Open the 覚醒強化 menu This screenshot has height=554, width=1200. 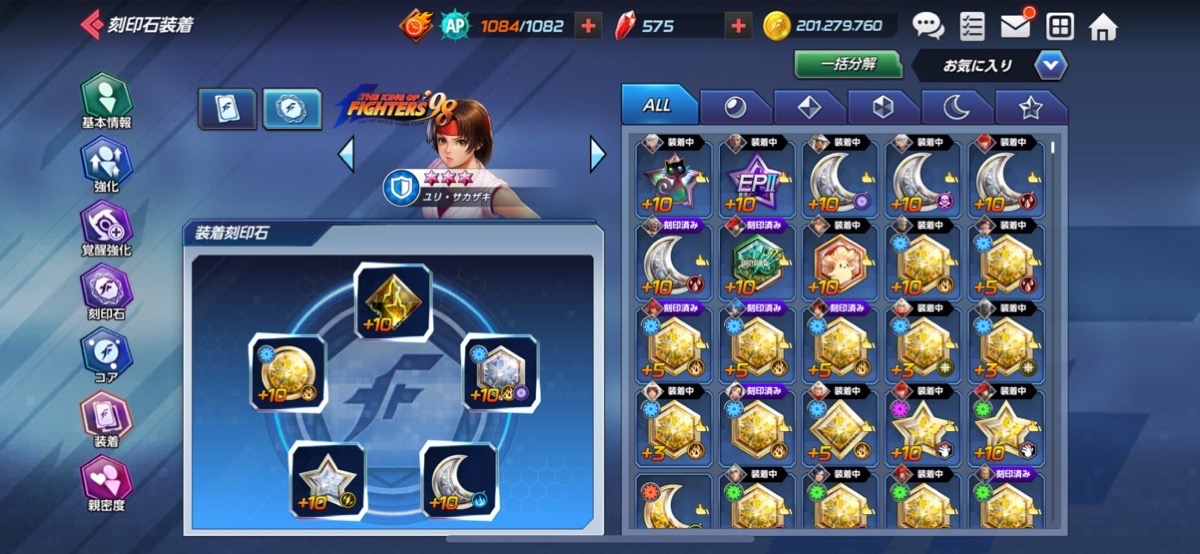click(x=106, y=228)
